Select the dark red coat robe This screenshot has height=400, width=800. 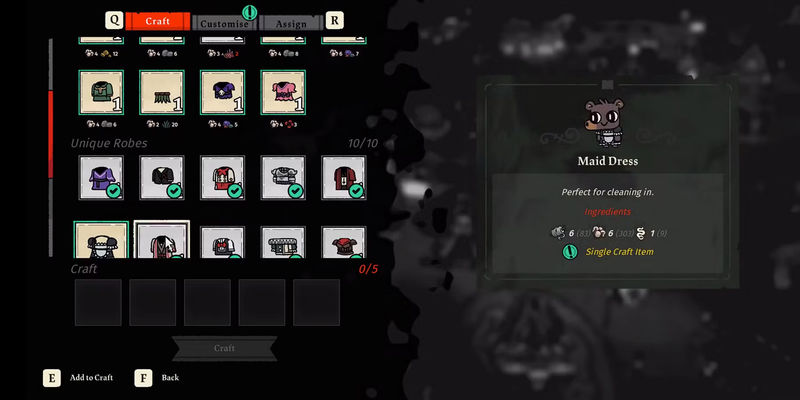(344, 177)
